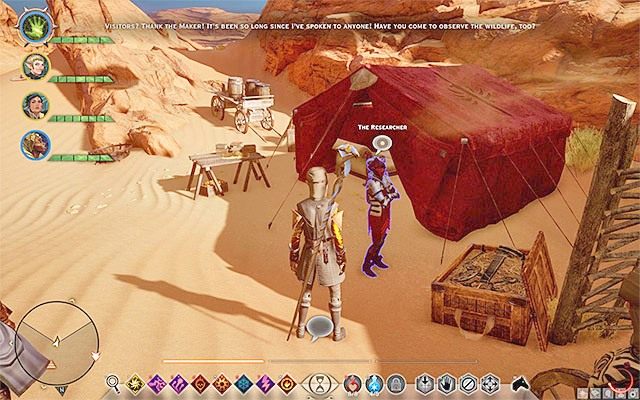
Task: Select the blonde elf companion portrait
Action: click(34, 67)
